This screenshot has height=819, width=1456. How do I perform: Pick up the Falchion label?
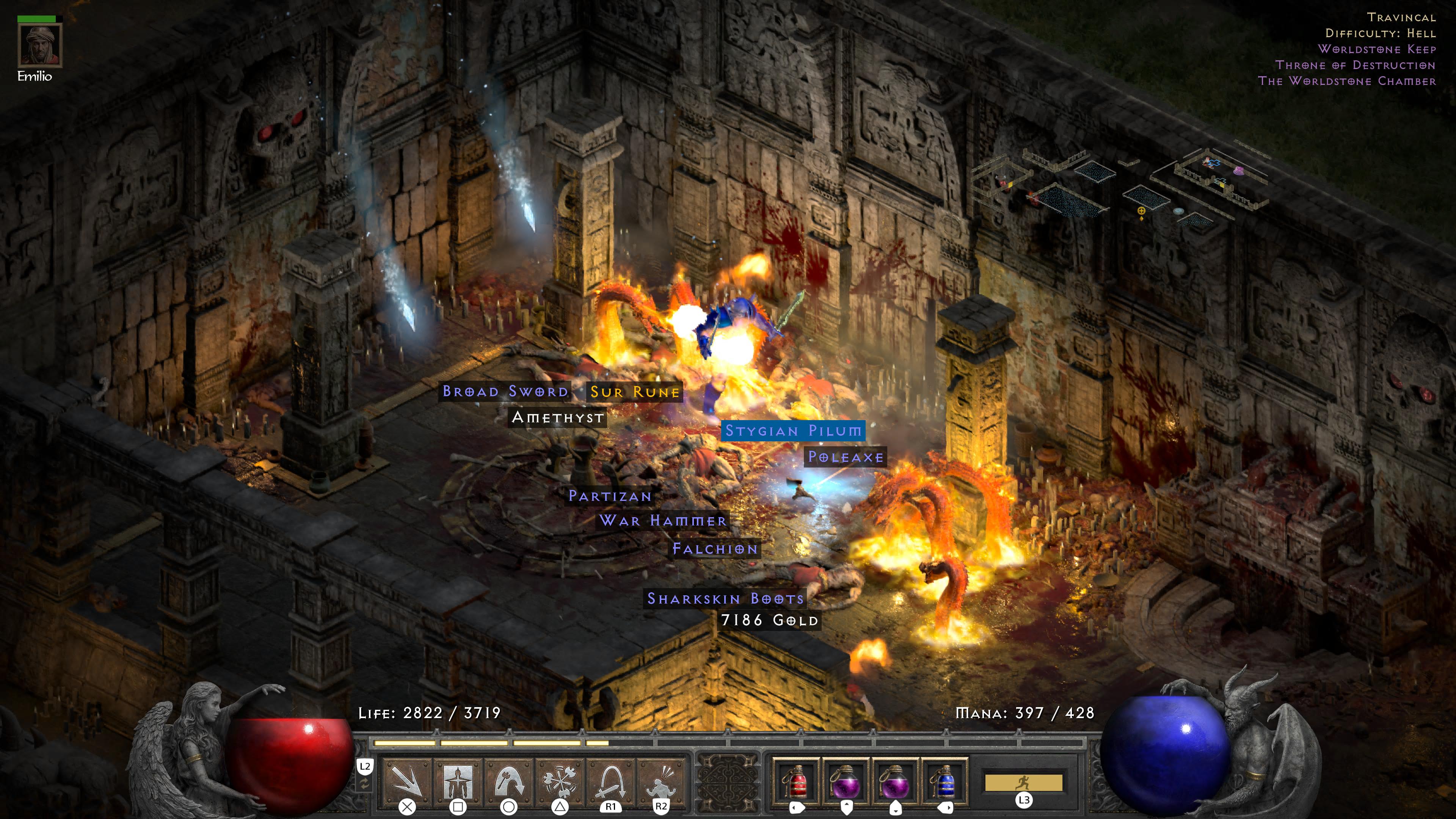click(x=715, y=548)
